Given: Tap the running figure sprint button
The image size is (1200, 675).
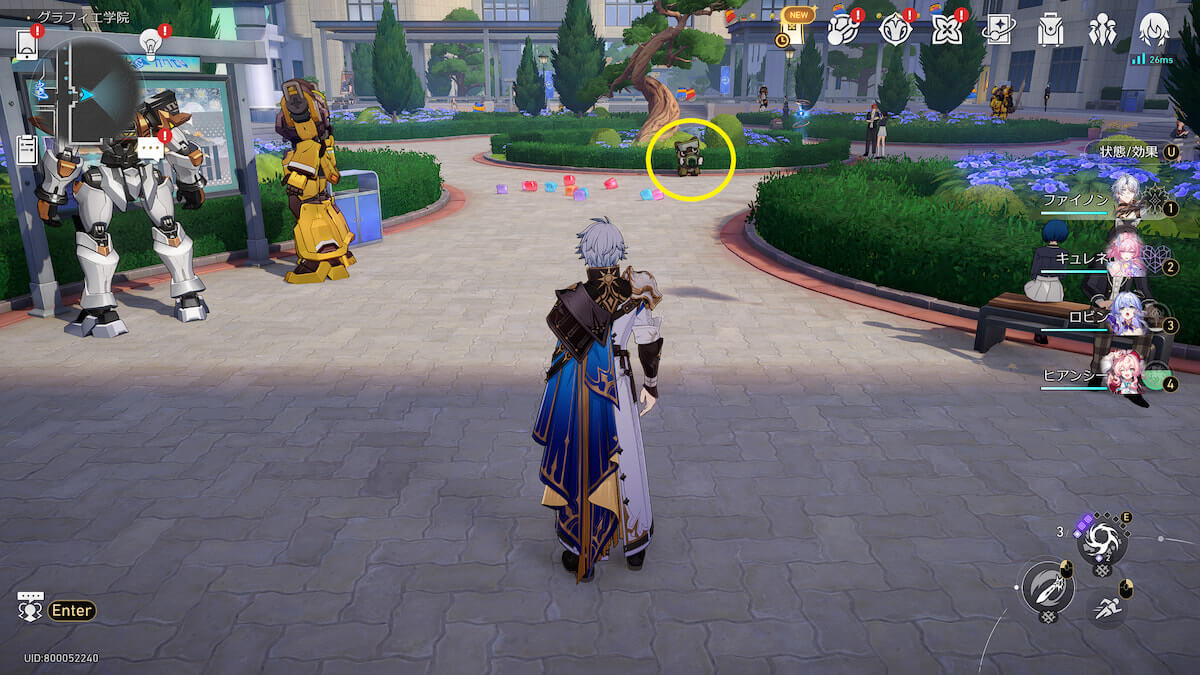Looking at the screenshot, I should coord(1106,605).
